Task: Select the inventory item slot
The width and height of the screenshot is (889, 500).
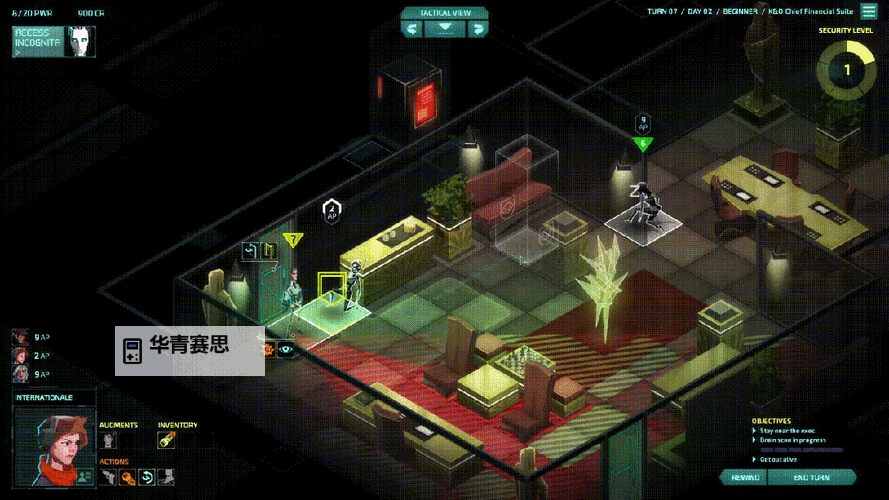Action: coord(166,440)
